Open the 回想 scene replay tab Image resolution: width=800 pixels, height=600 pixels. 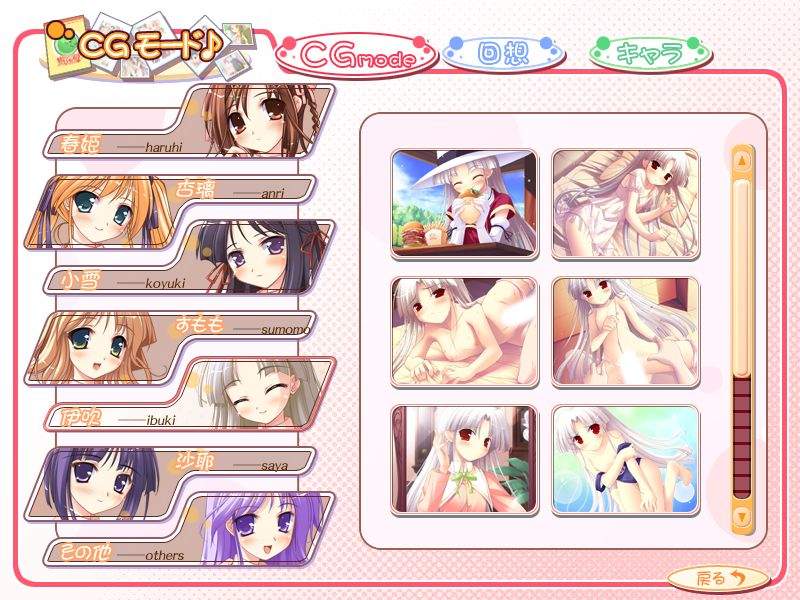click(x=504, y=52)
